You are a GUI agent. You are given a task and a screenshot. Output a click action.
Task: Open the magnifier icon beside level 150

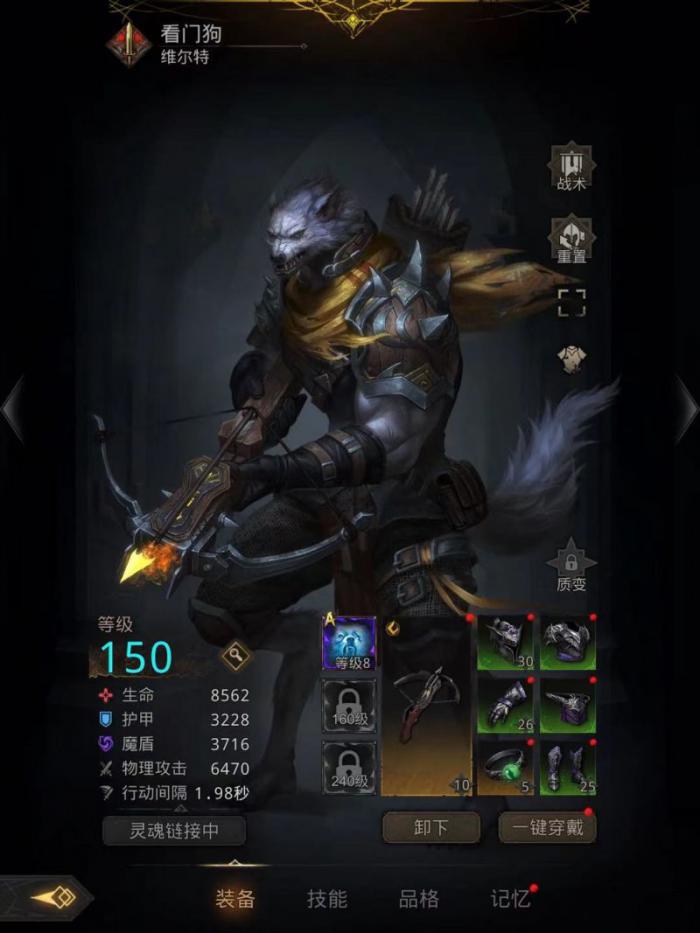click(234, 656)
